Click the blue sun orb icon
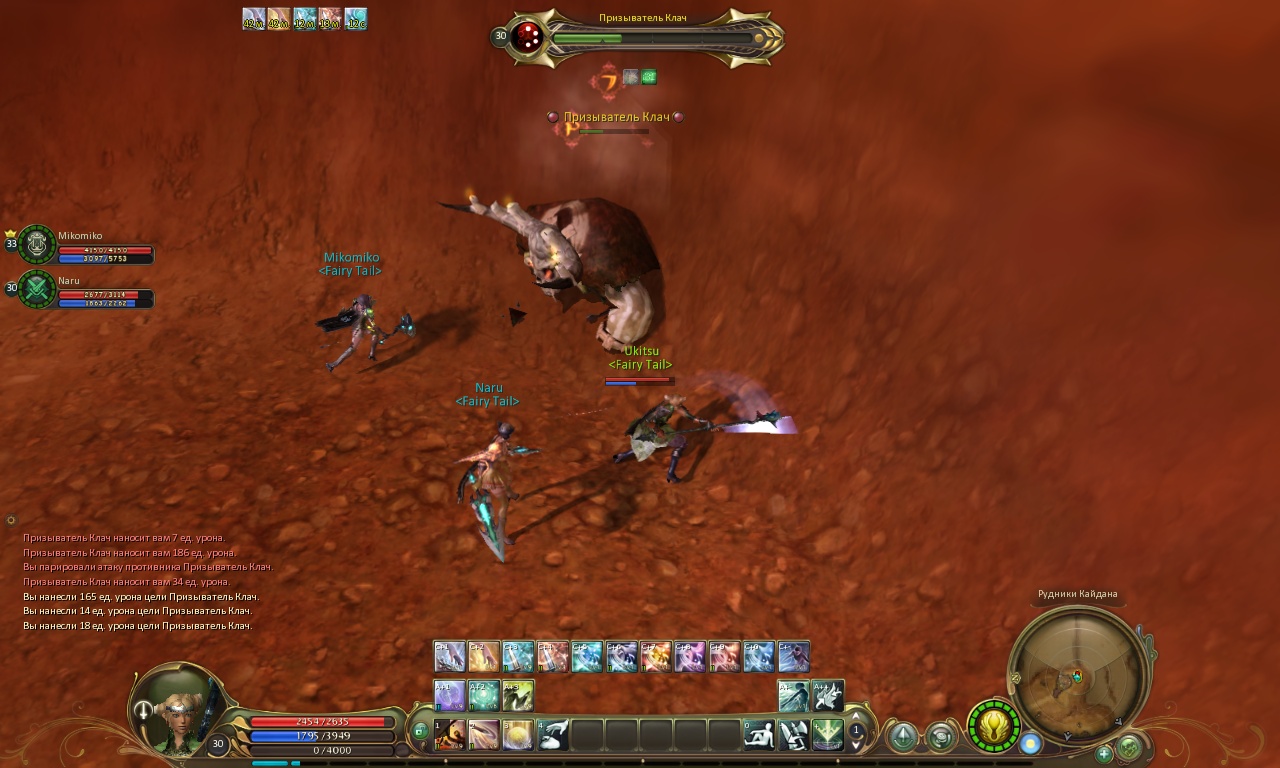 [x=1030, y=743]
